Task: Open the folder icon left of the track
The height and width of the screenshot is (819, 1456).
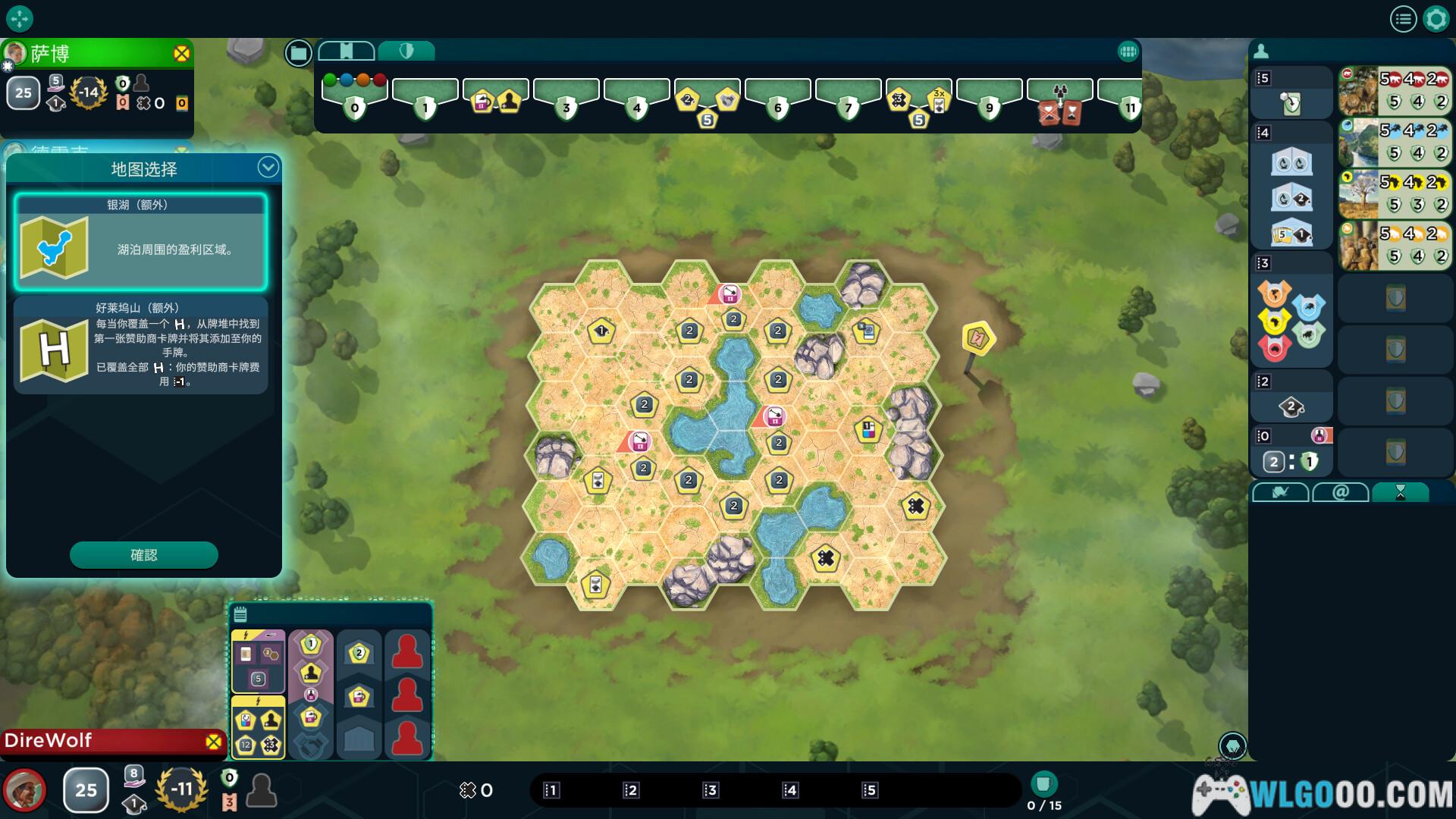Action: click(299, 52)
